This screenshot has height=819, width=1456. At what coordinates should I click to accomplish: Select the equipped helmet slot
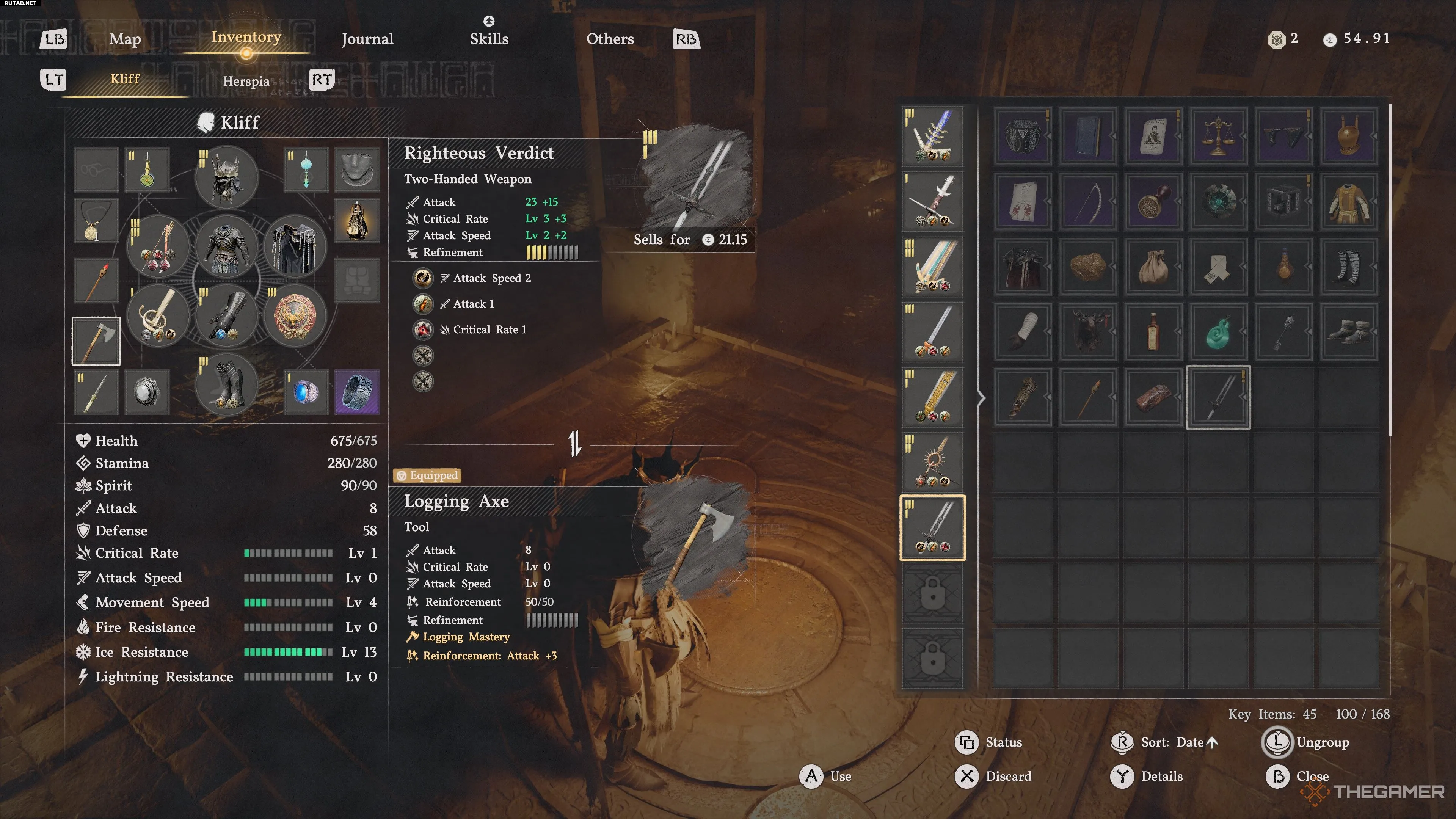click(226, 177)
